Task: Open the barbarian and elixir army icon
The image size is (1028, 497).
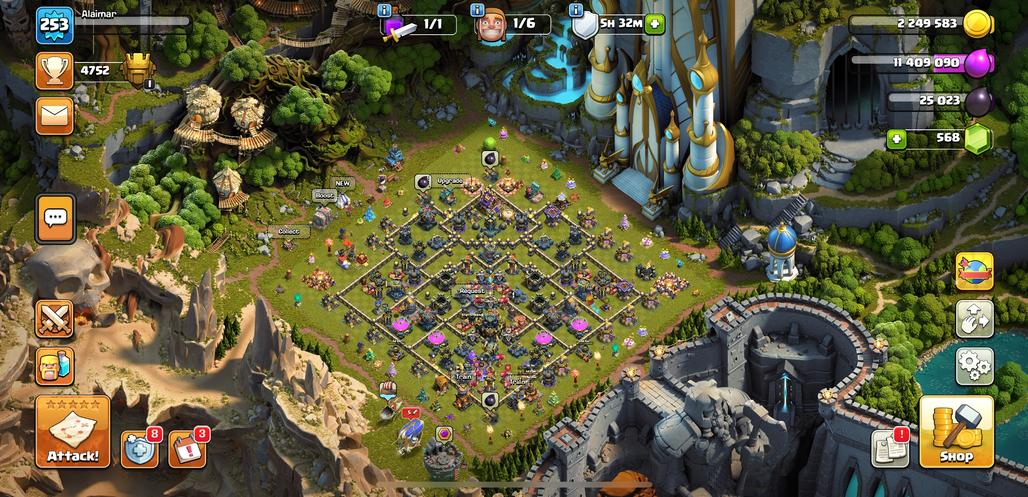Action: [55, 366]
